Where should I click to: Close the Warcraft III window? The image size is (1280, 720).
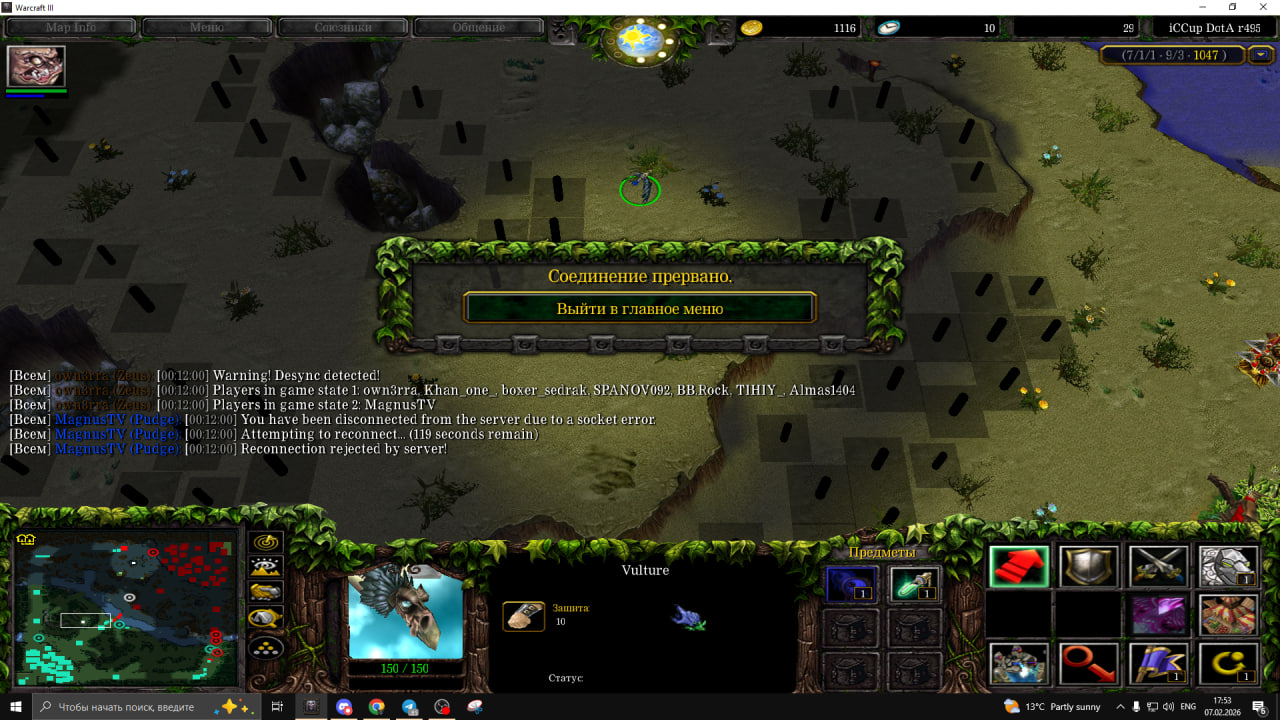pos(1260,7)
